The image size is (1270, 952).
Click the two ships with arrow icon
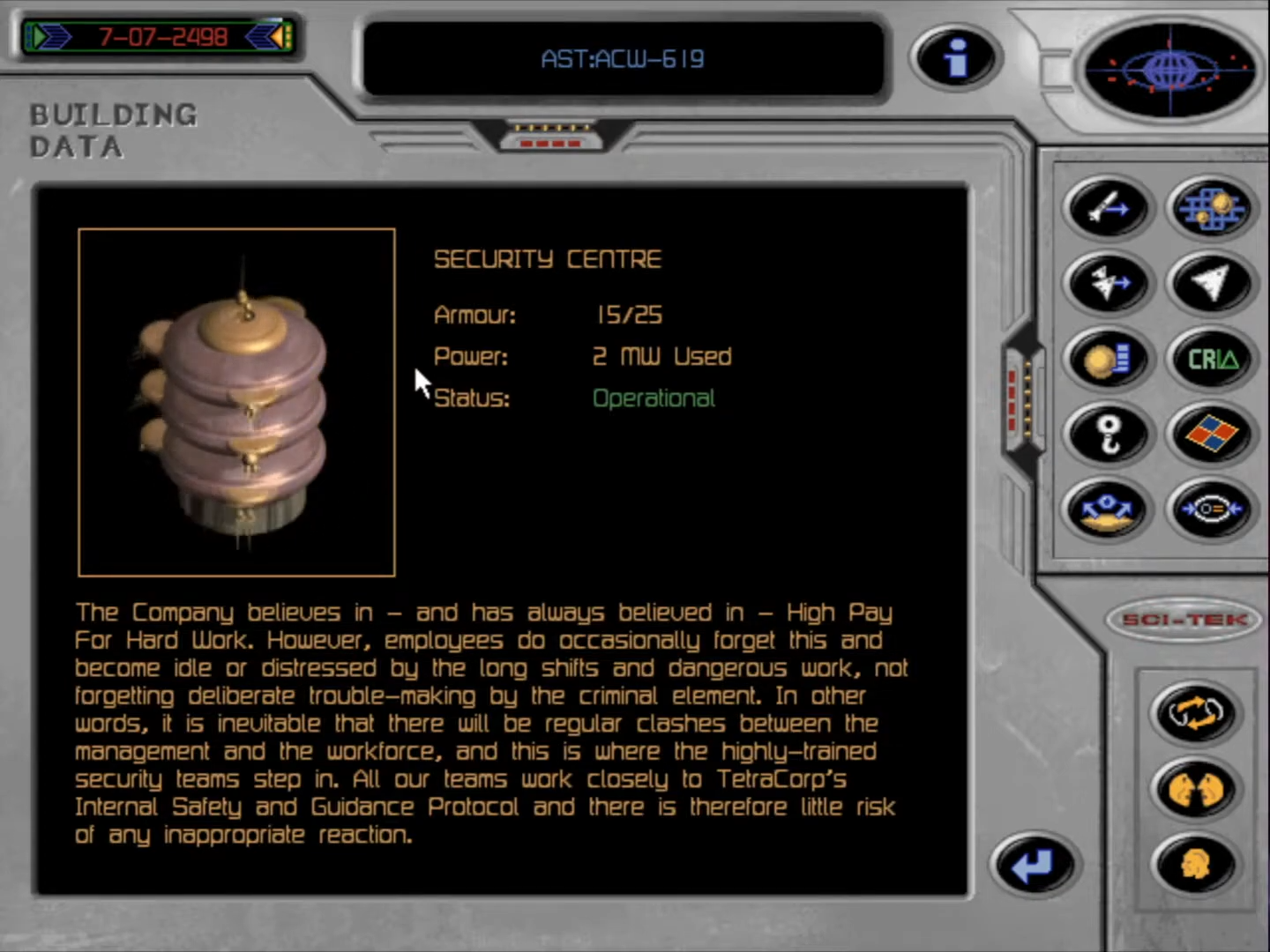1108,284
